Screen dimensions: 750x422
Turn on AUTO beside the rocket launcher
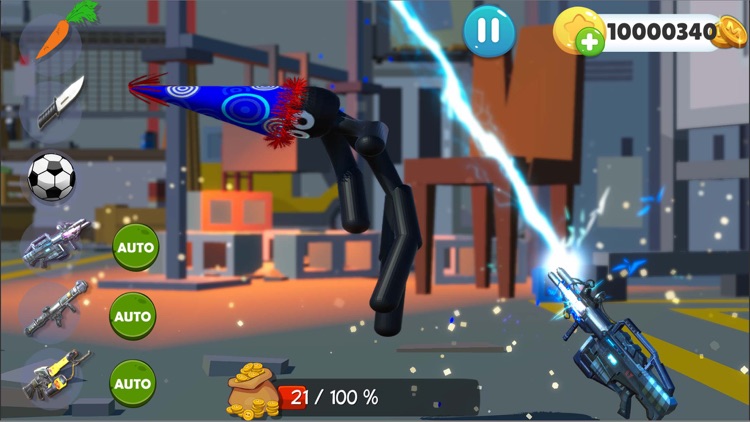(133, 316)
